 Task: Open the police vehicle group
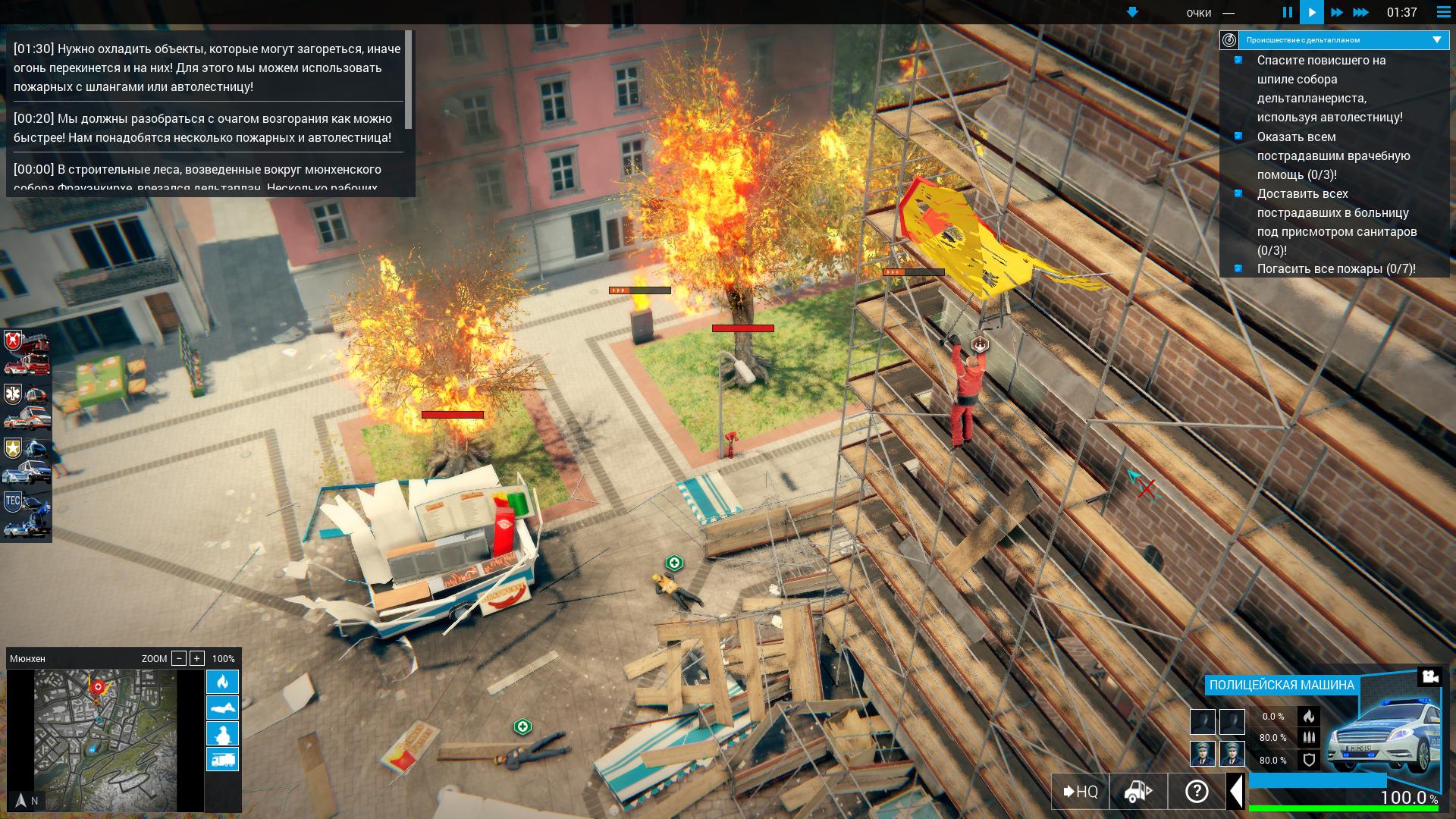point(27,460)
